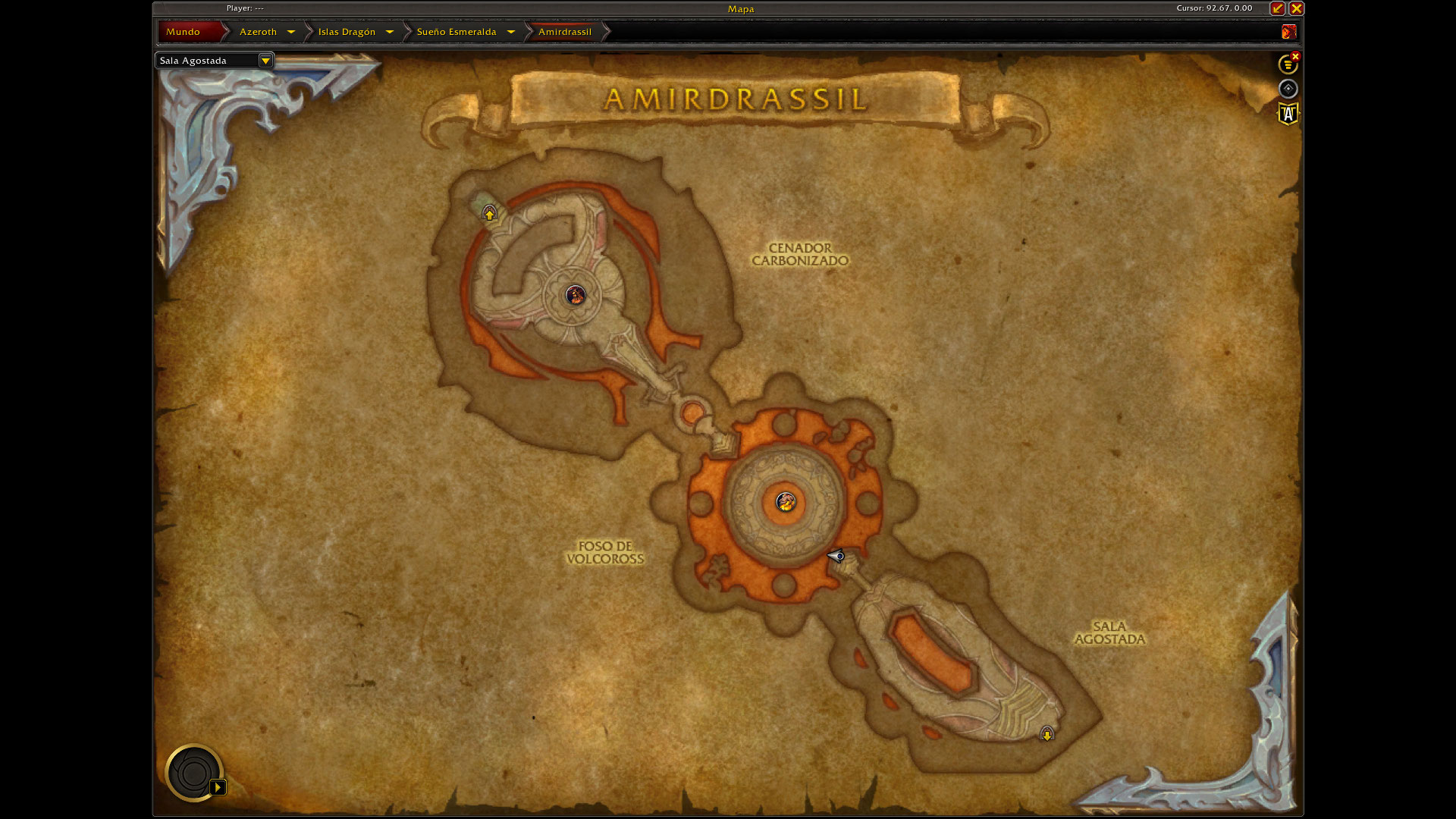Screen dimensions: 1456x819
Task: Open the Sala Agostada floor dropdown
Action: coord(265,61)
